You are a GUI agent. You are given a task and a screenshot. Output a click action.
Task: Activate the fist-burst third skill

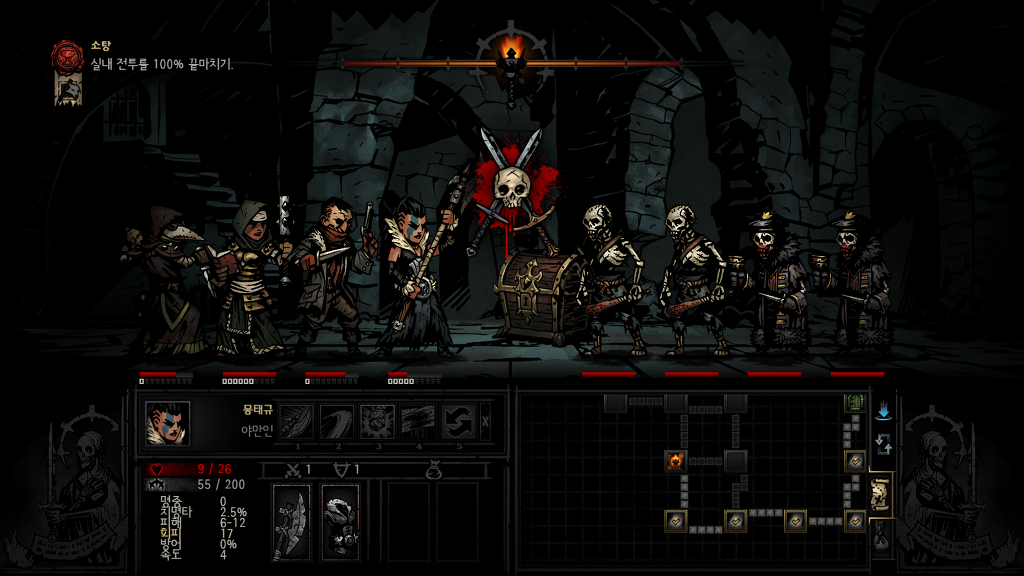pyautogui.click(x=378, y=422)
